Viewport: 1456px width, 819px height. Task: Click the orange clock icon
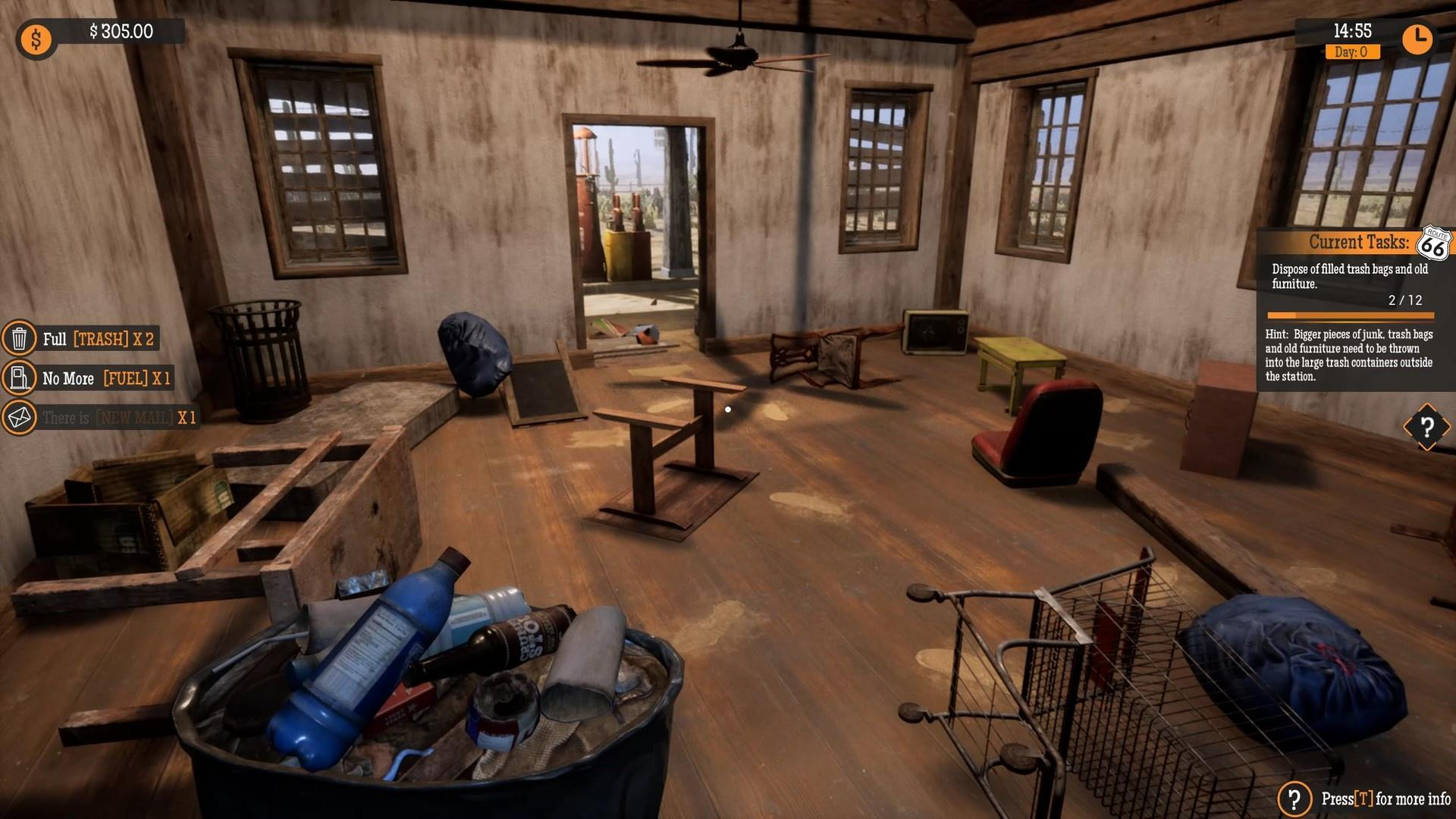1417,38
